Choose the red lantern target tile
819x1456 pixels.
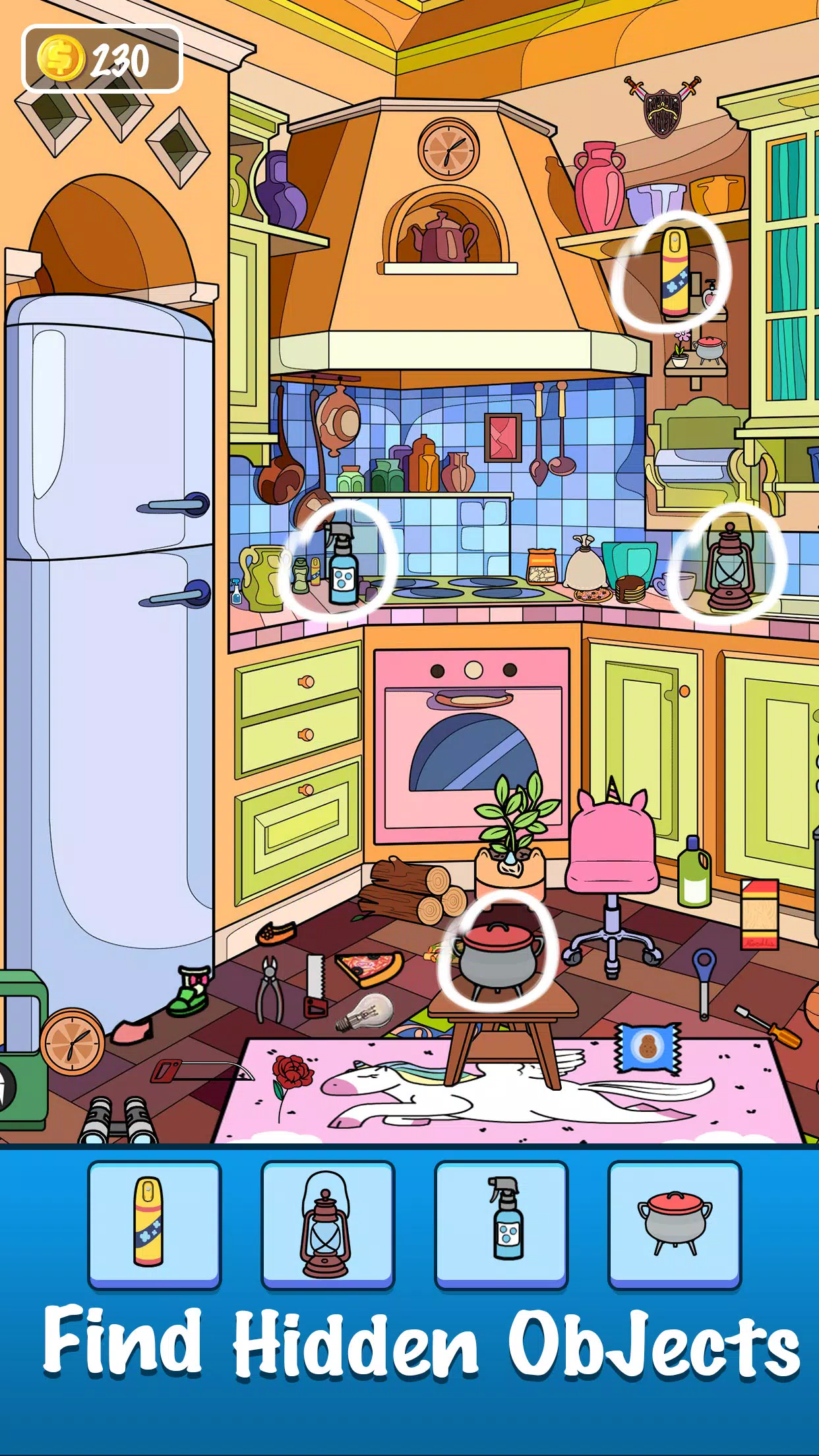(328, 1223)
